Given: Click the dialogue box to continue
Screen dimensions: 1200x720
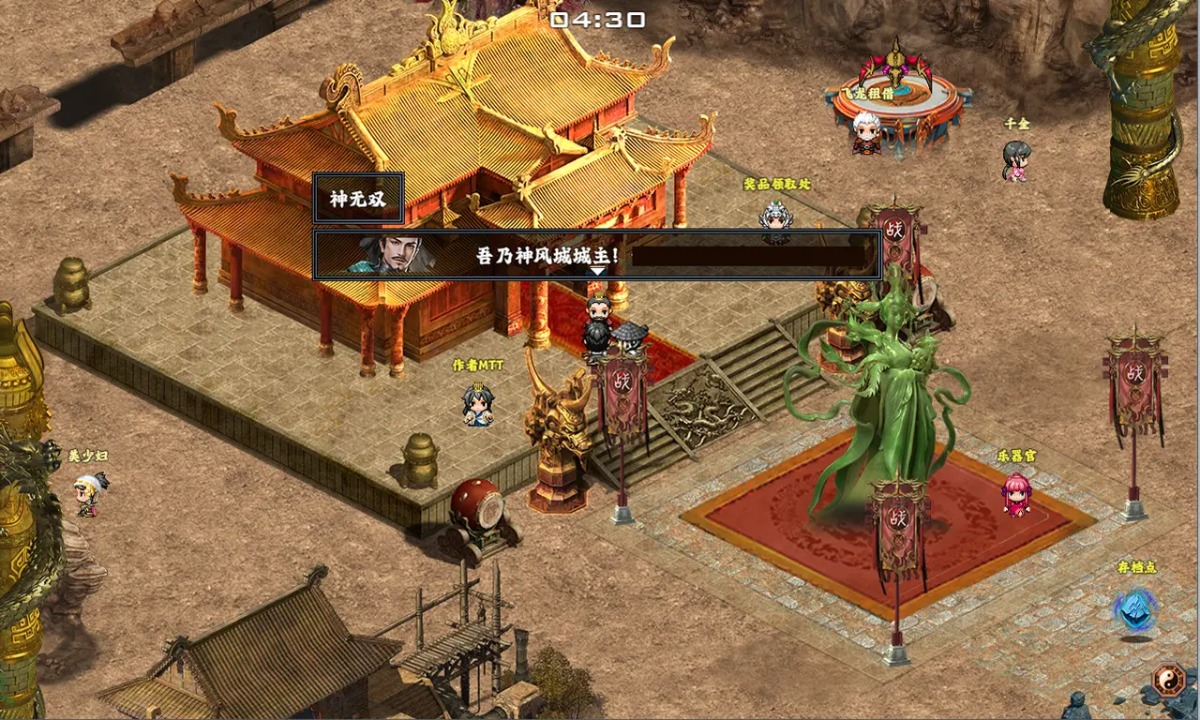Looking at the screenshot, I should 597,254.
